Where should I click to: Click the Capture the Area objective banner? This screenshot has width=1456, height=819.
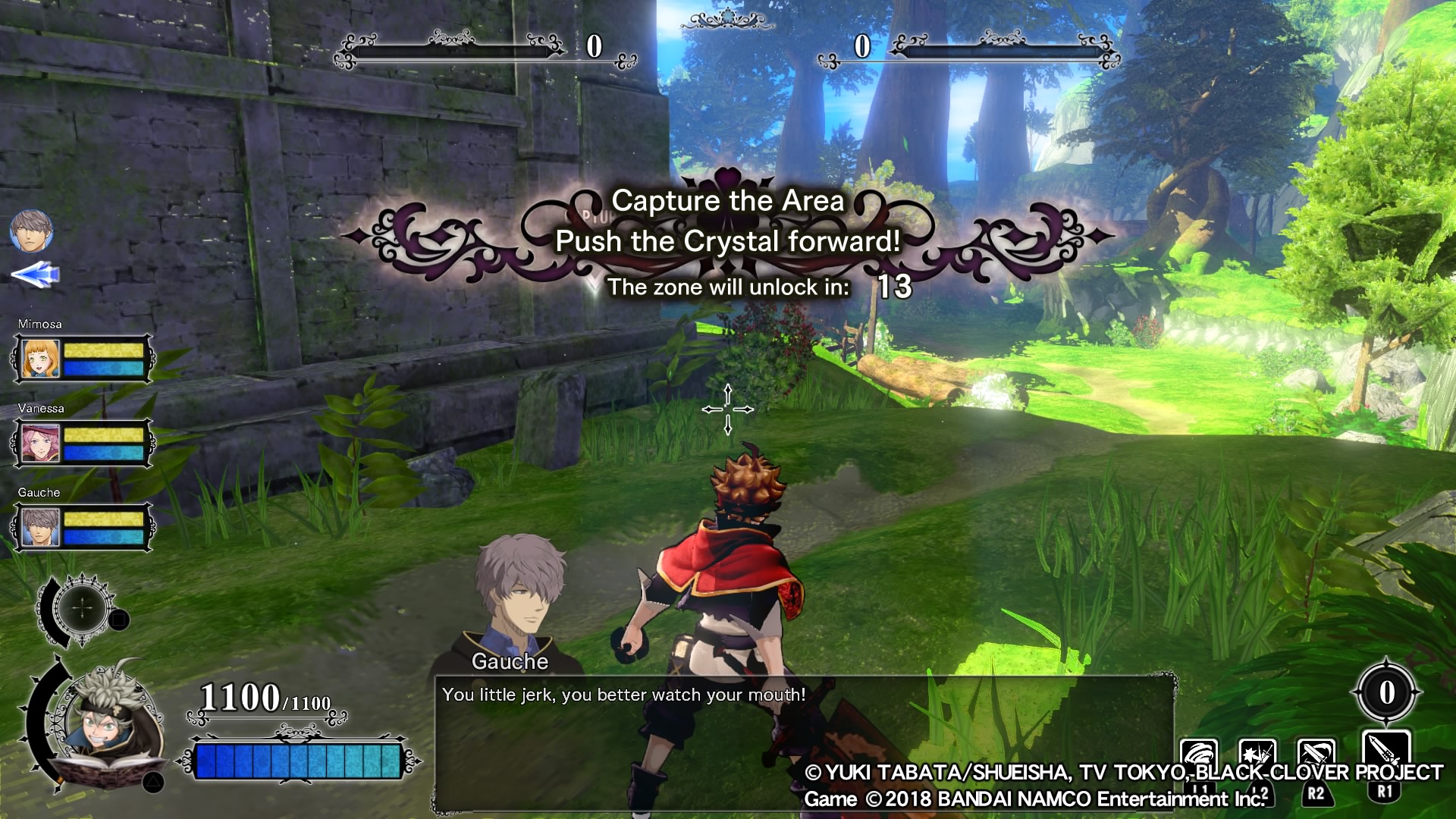727,221
